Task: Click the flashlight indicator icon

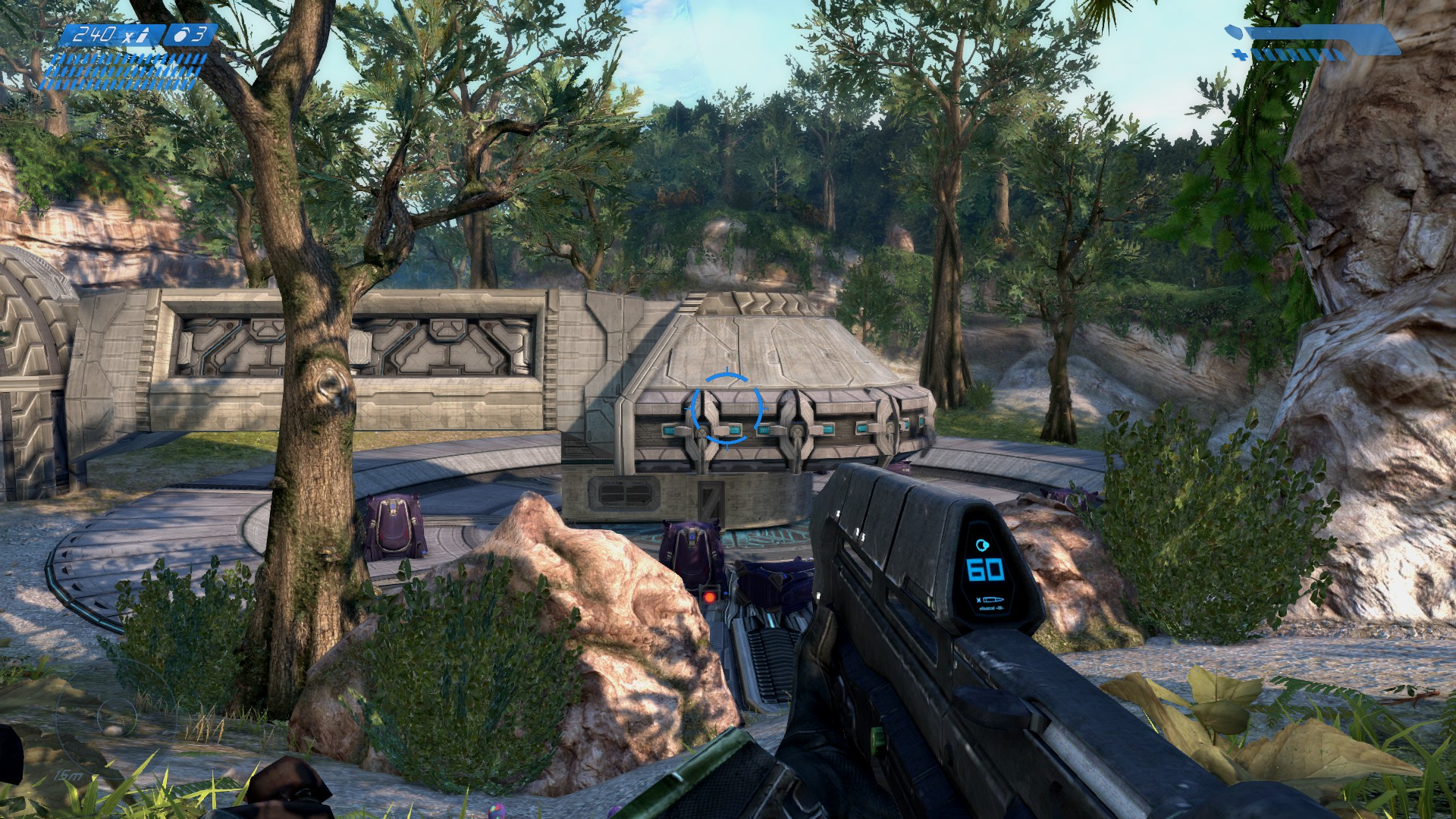Action: (x=1234, y=33)
